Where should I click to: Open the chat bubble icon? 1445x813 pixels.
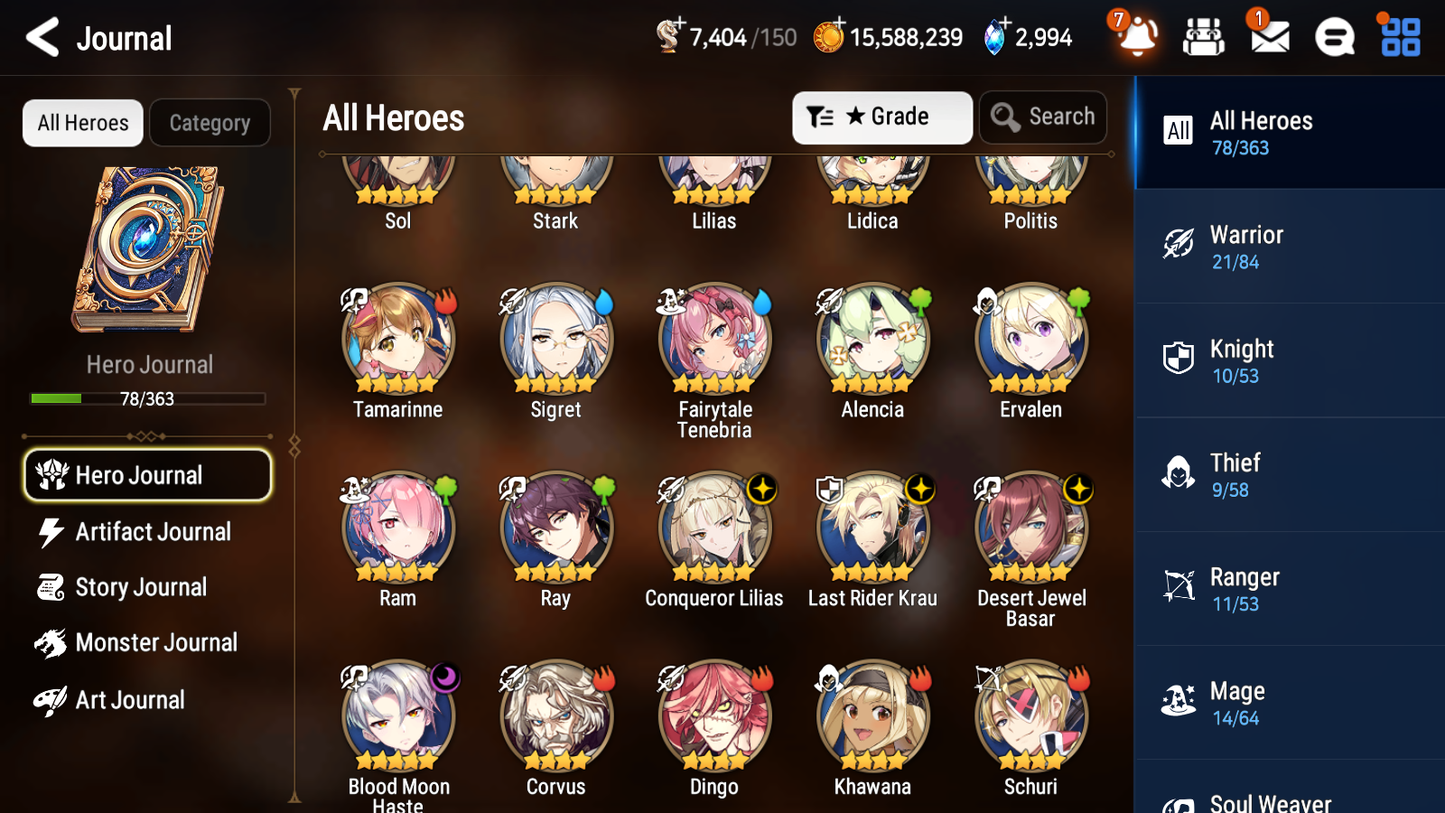point(1334,36)
